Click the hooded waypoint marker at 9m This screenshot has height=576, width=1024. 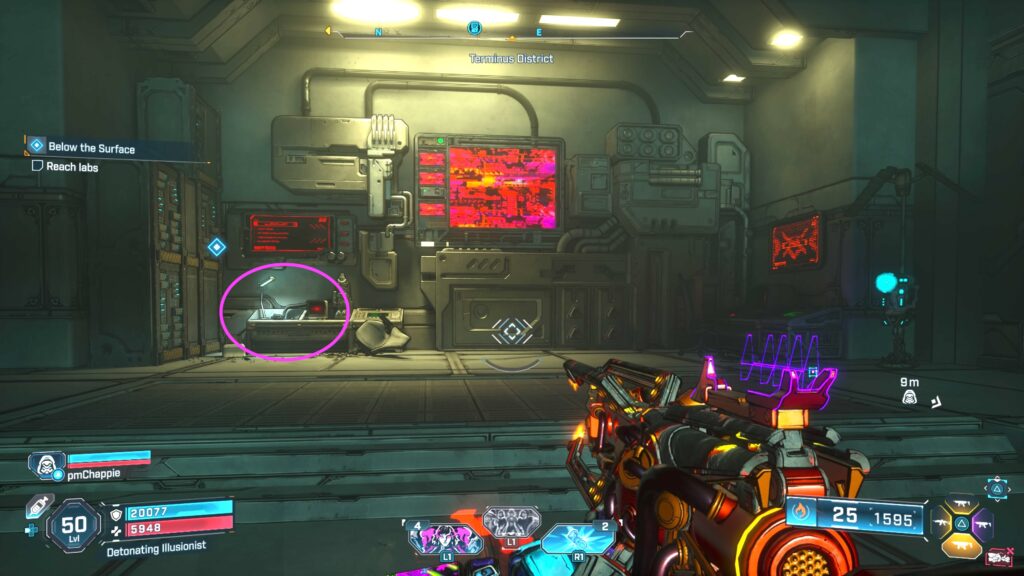[910, 398]
